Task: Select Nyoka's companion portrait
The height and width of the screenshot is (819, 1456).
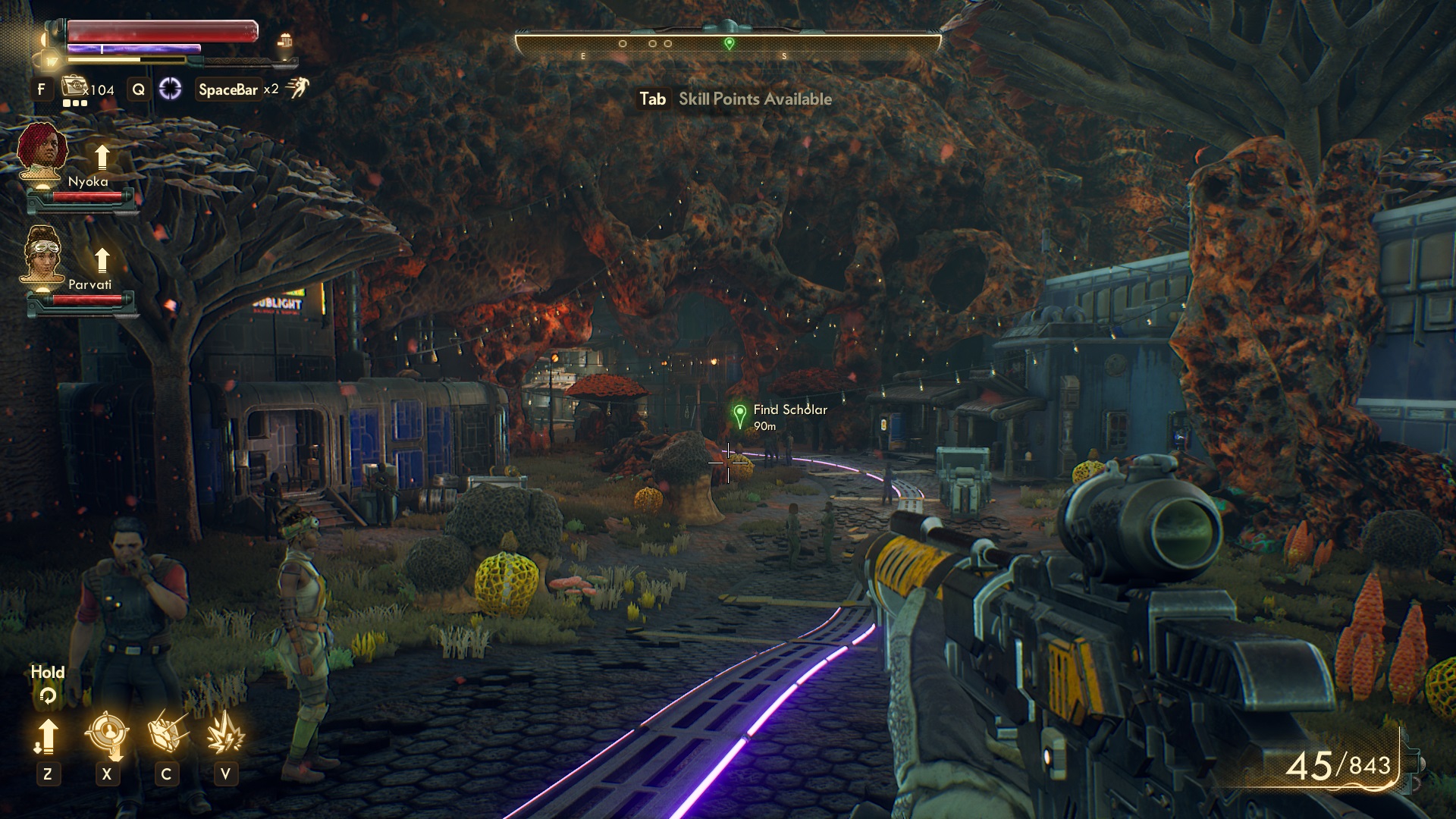Action: click(x=42, y=151)
